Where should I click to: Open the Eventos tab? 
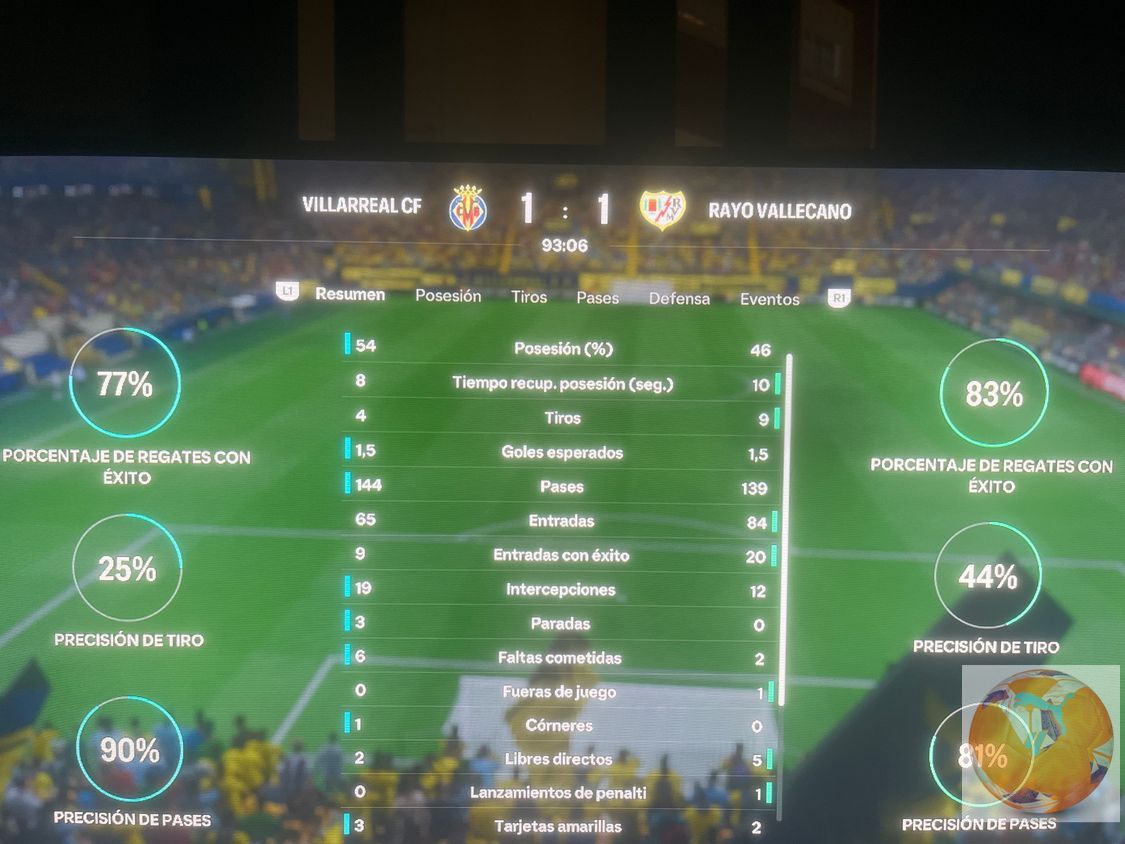pyautogui.click(x=769, y=299)
